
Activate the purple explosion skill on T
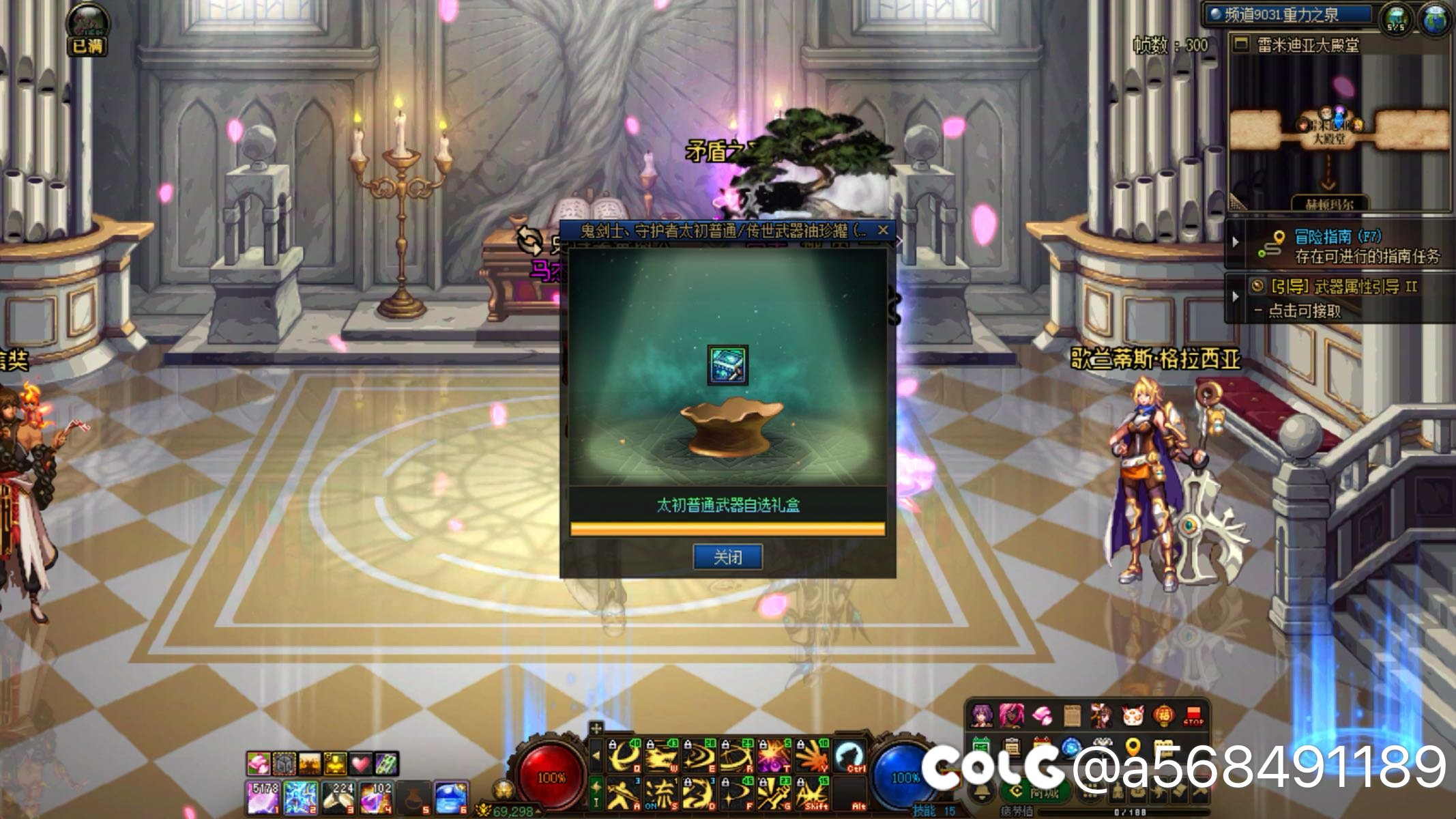coord(774,756)
